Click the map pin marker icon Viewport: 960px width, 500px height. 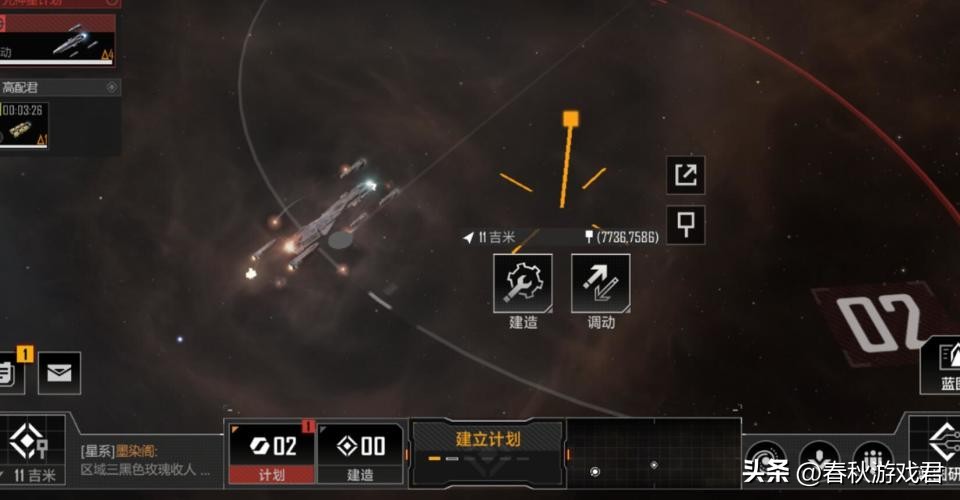pyautogui.click(x=685, y=225)
